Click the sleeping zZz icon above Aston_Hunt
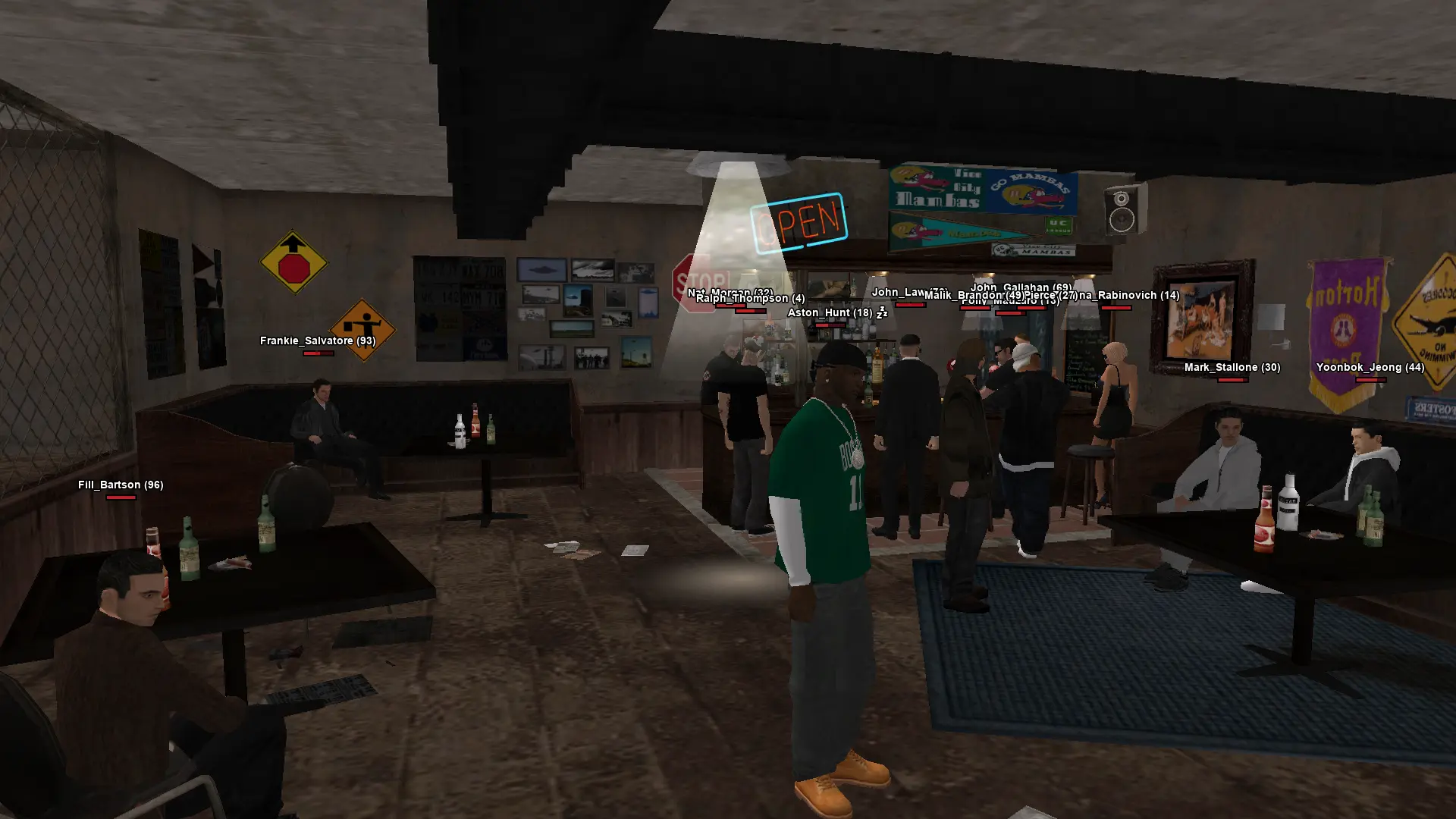 point(881,313)
